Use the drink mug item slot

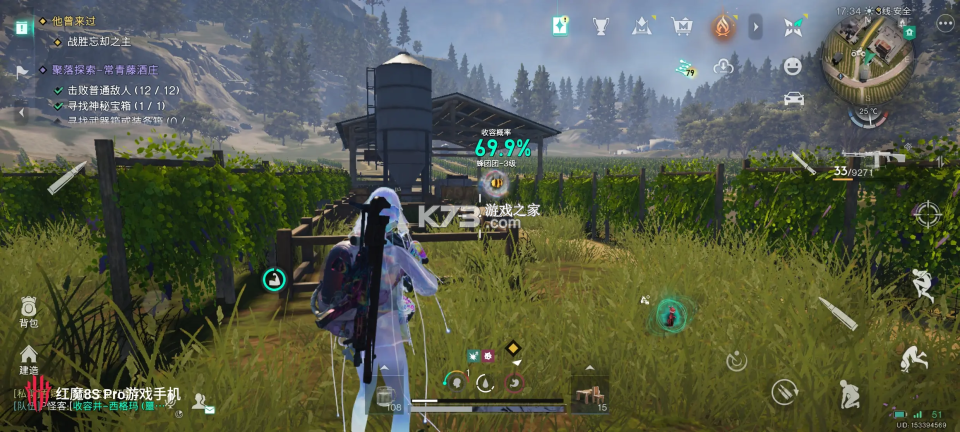click(384, 396)
